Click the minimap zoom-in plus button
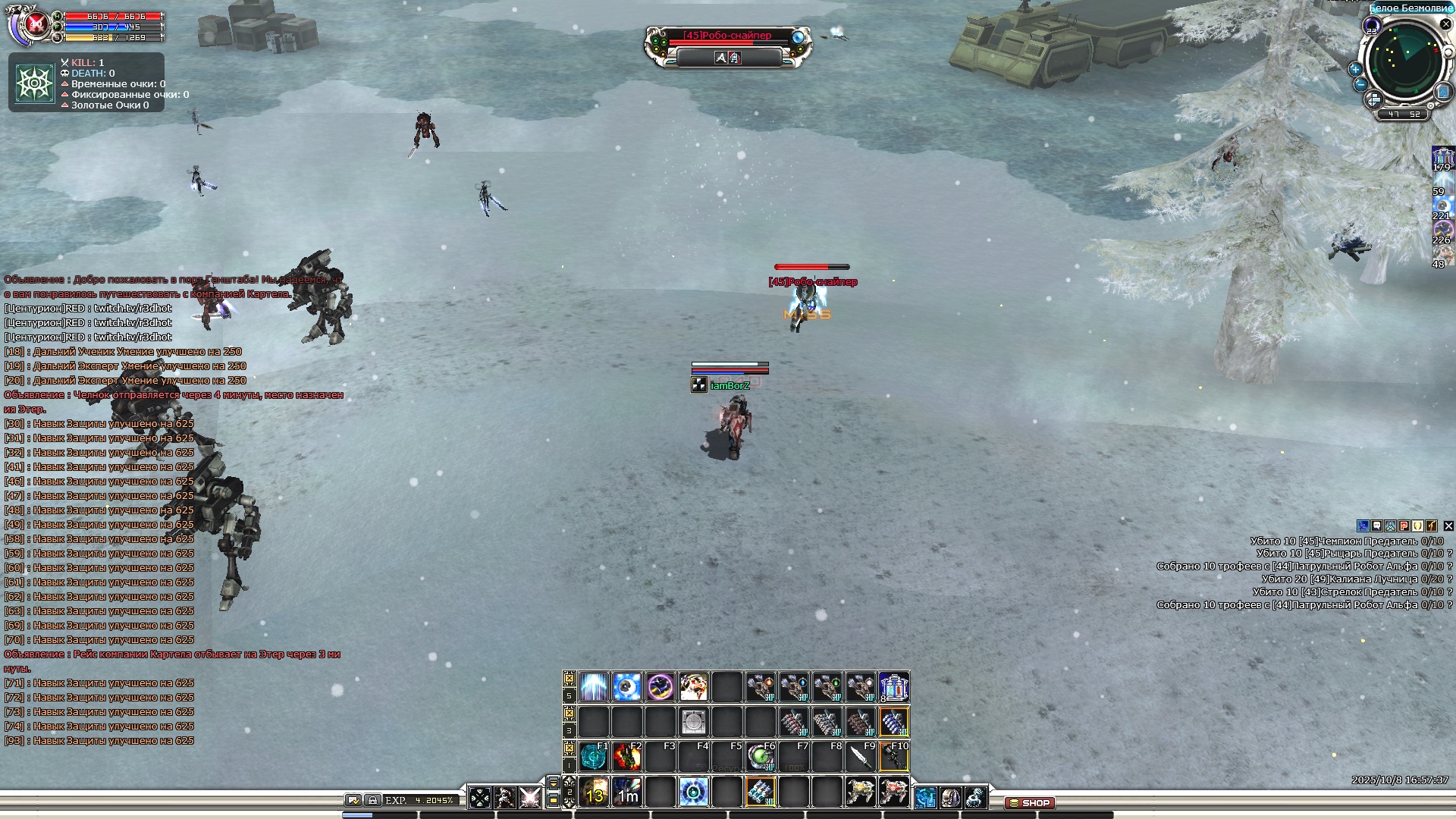The height and width of the screenshot is (819, 1456). 1355,69
